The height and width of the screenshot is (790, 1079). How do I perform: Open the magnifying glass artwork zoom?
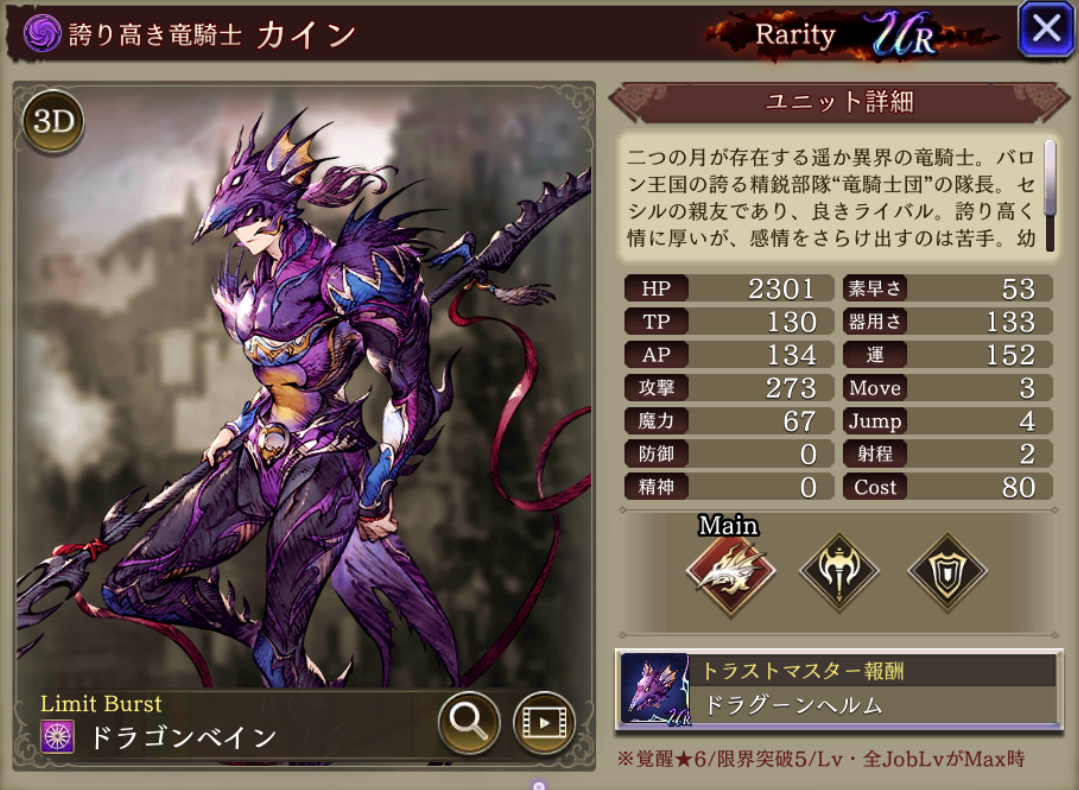point(469,721)
